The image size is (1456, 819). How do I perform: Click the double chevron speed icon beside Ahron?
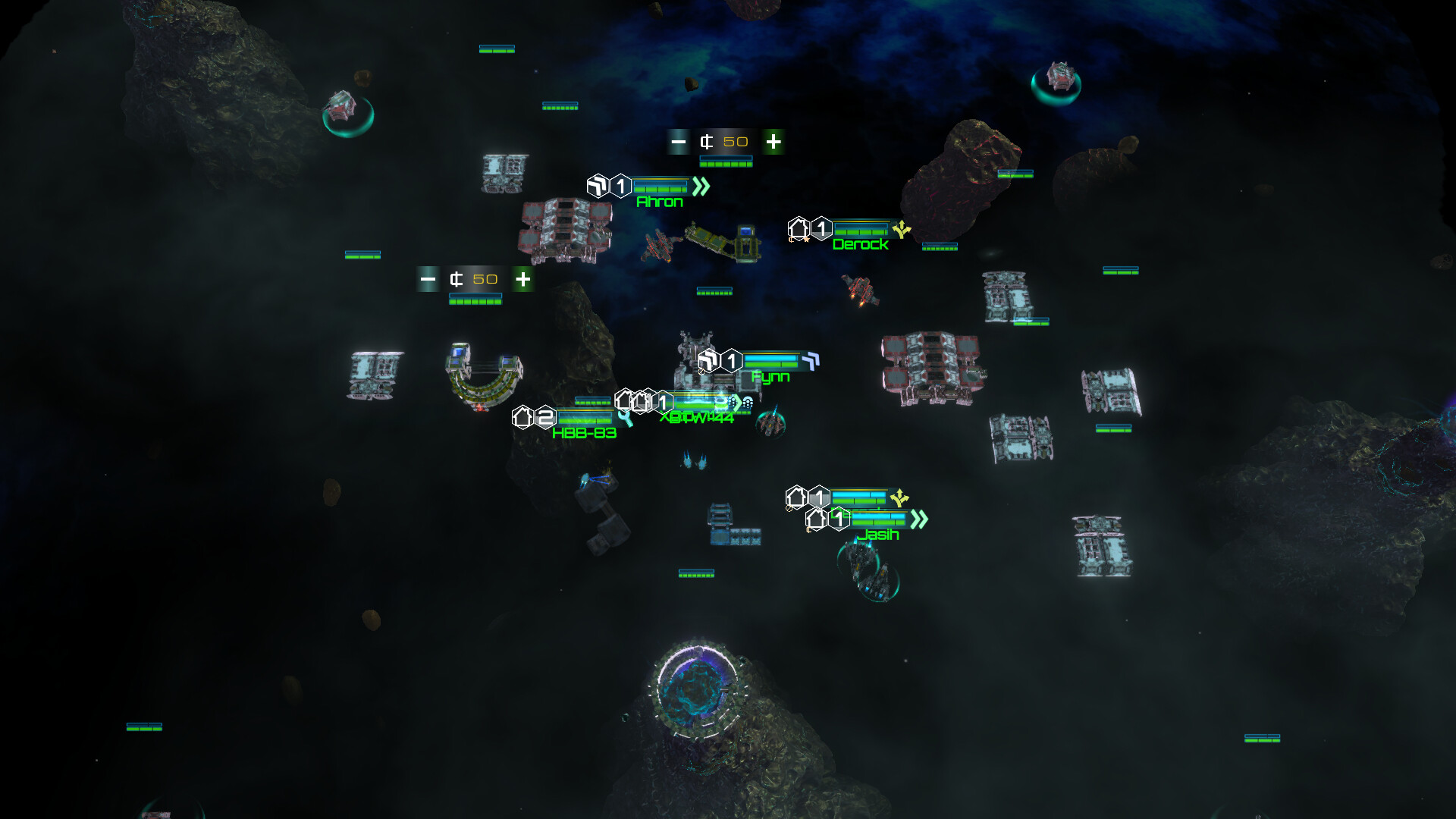coord(702,186)
